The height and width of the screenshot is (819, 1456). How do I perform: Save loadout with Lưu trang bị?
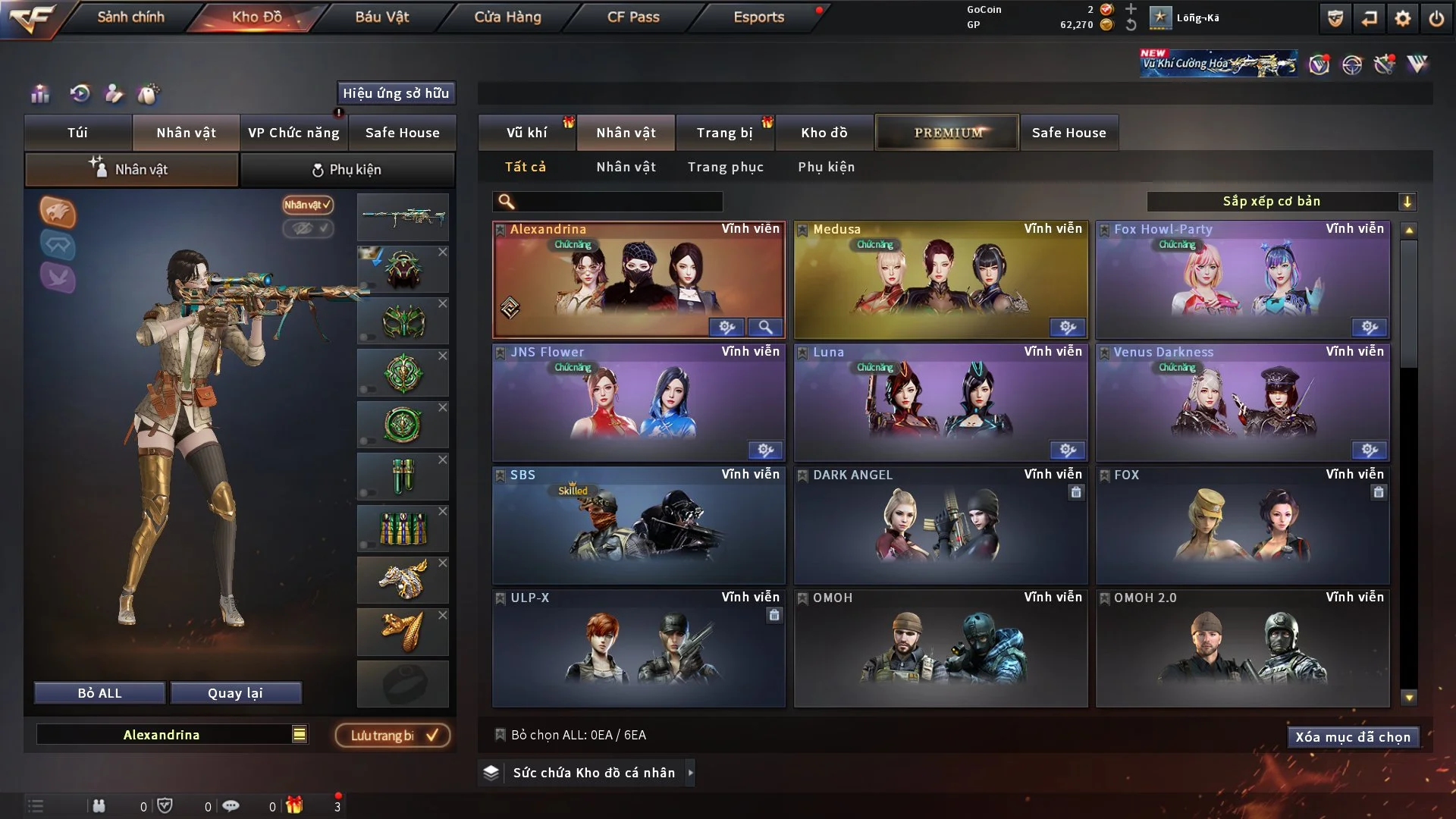pos(393,736)
